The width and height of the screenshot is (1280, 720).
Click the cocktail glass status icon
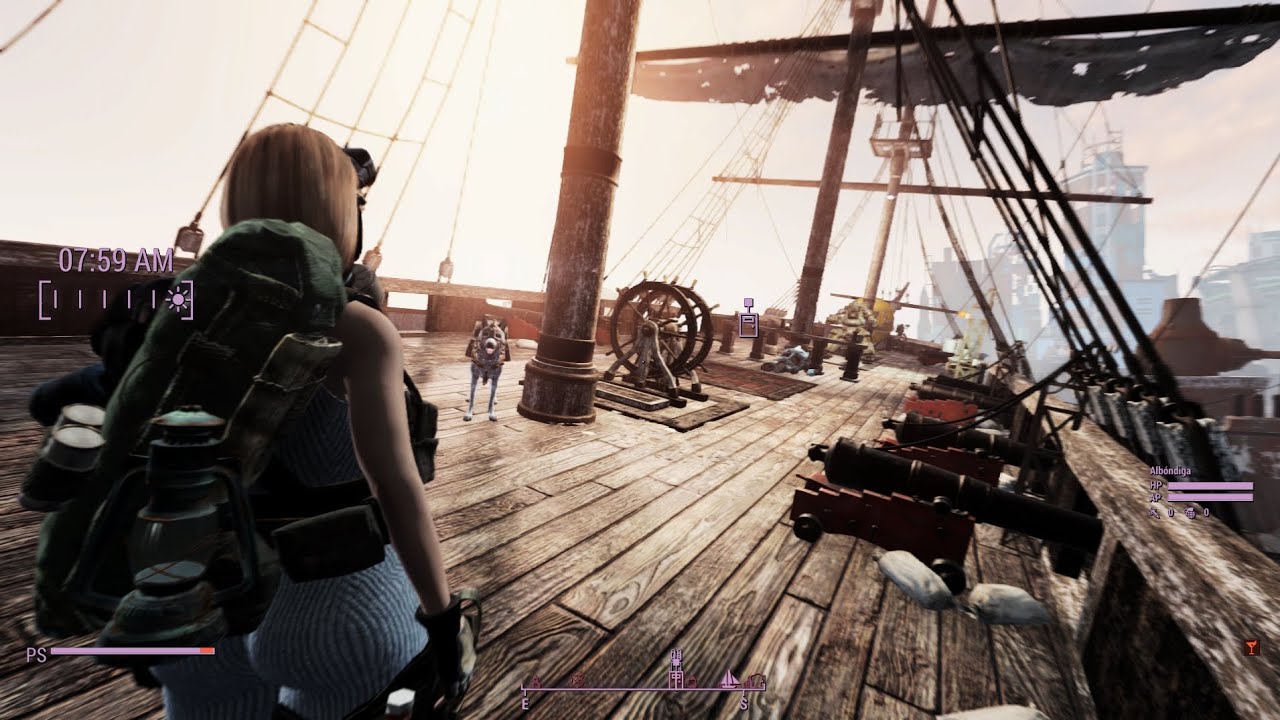1253,647
